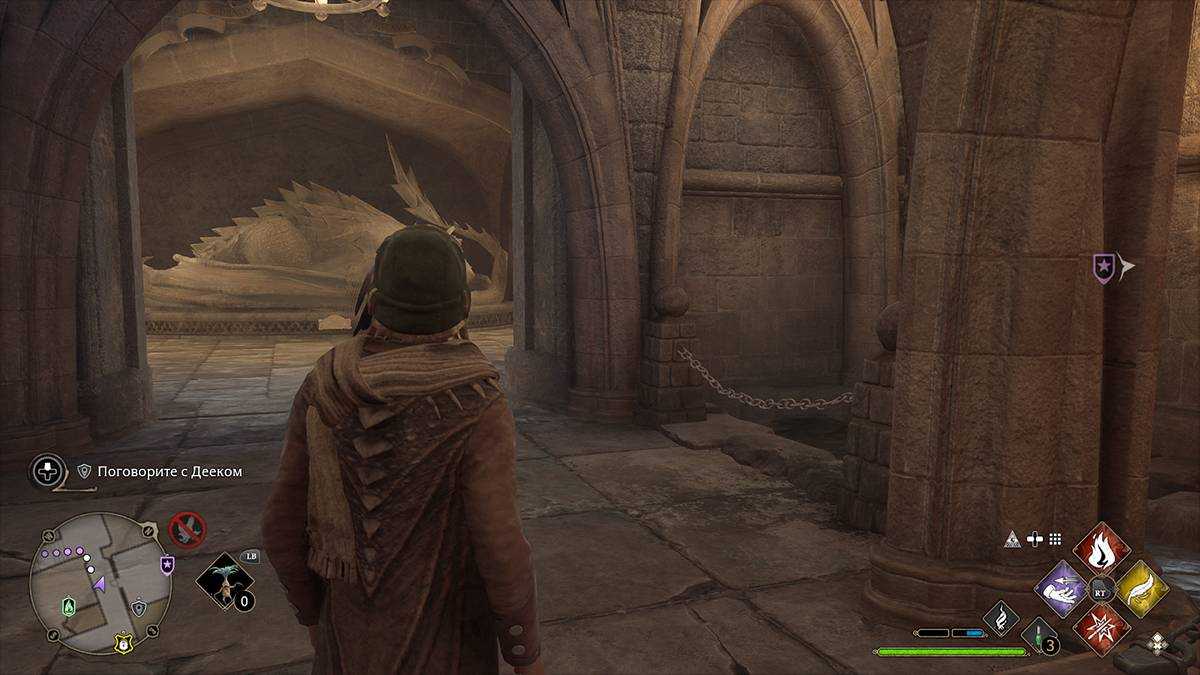
Task: Click the green flame marker on minimap
Action: coord(69,606)
